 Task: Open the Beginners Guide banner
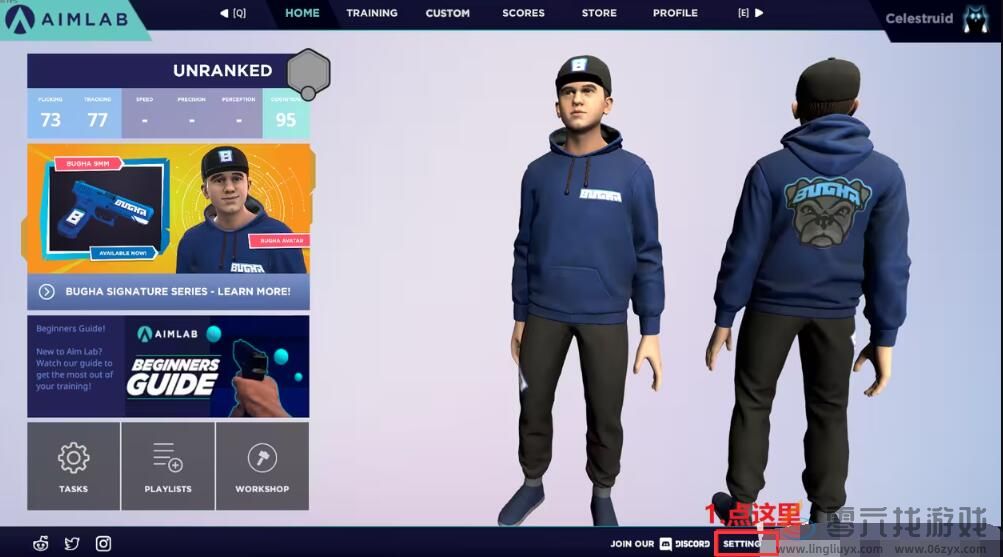coord(168,366)
